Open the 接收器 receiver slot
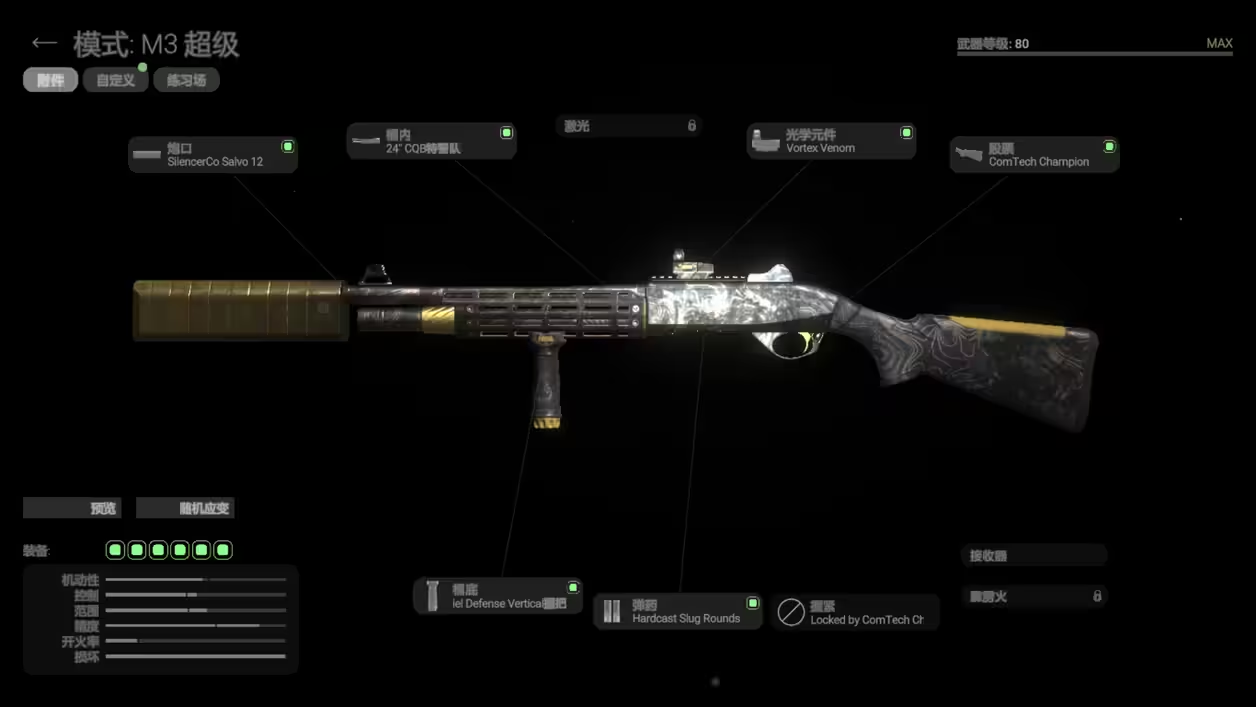Image resolution: width=1256 pixels, height=707 pixels. (1034, 555)
